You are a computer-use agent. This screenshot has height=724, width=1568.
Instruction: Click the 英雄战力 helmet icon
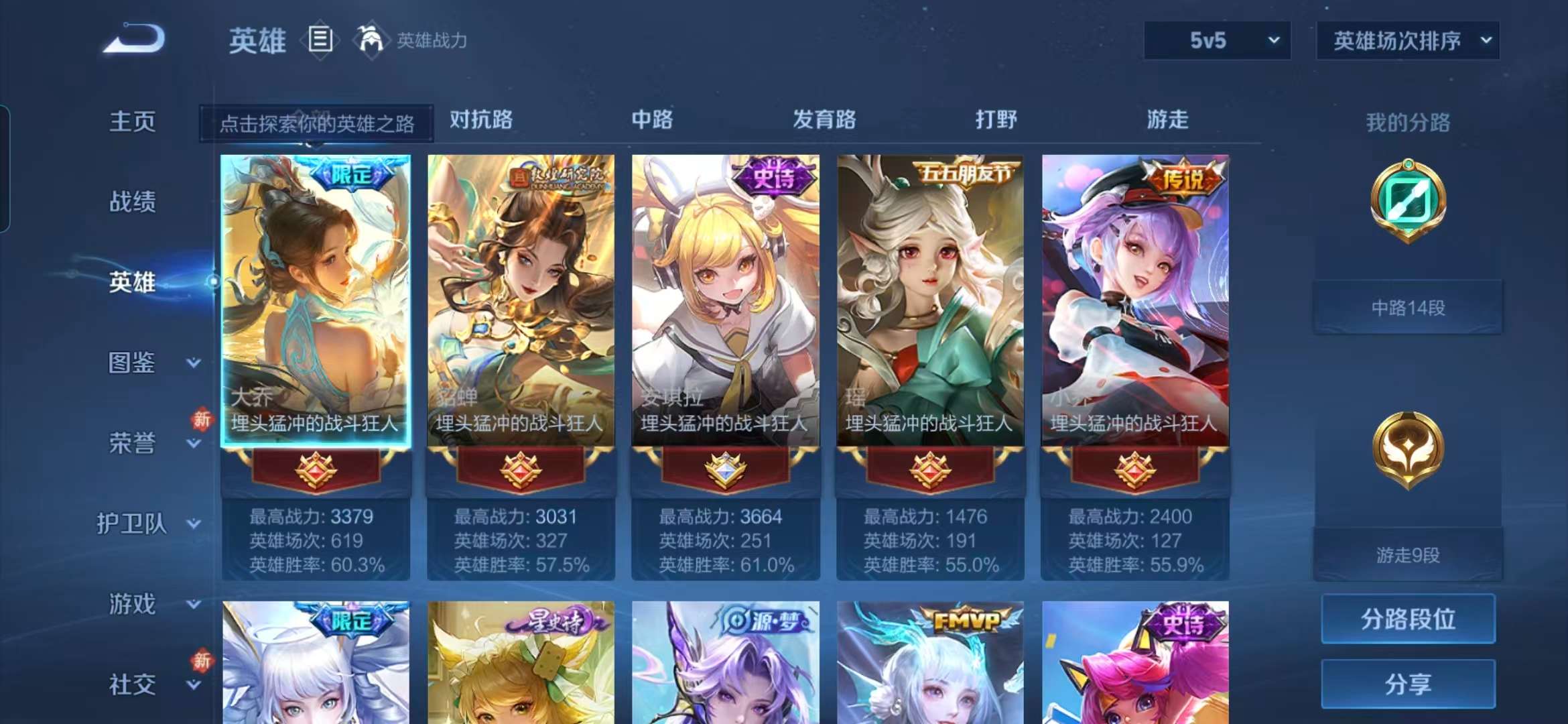pos(373,40)
